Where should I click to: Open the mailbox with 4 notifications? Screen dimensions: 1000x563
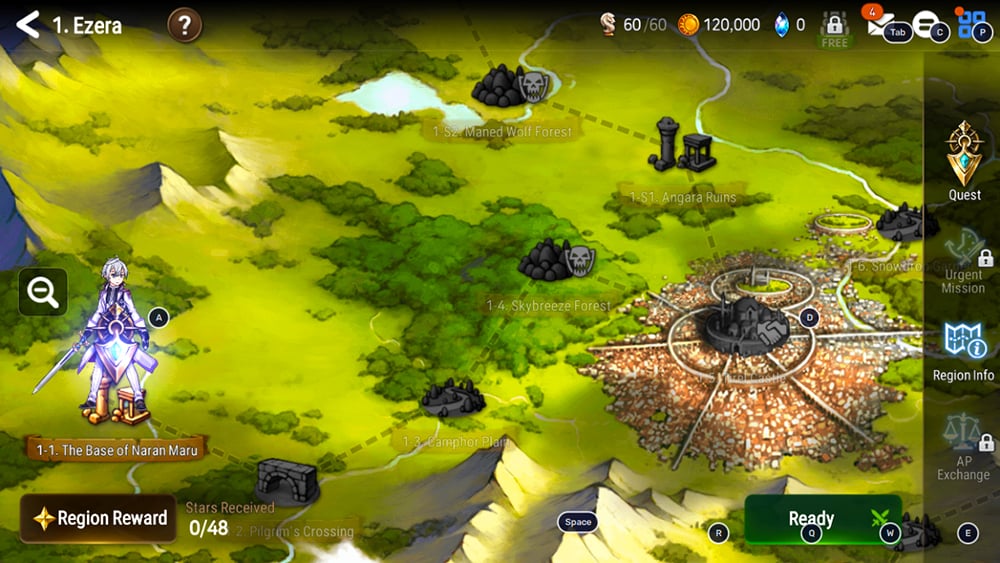tap(880, 26)
